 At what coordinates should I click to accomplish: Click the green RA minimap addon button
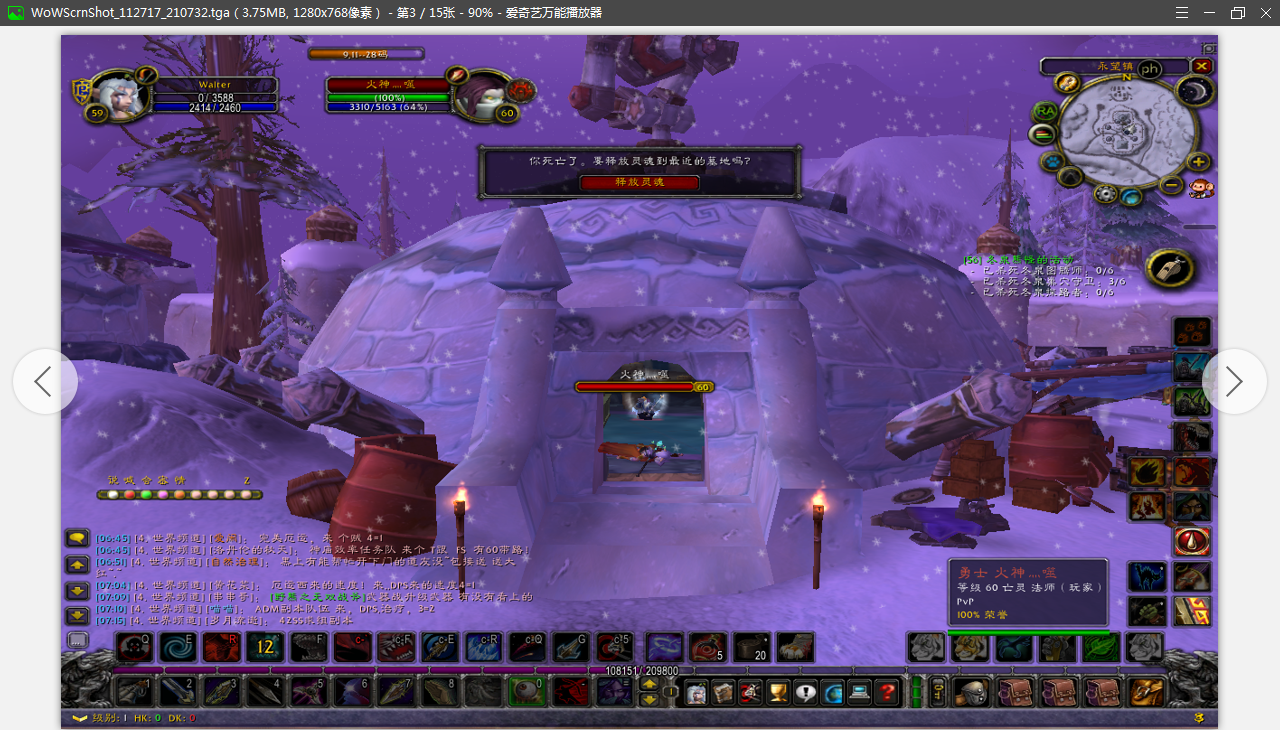click(1045, 110)
